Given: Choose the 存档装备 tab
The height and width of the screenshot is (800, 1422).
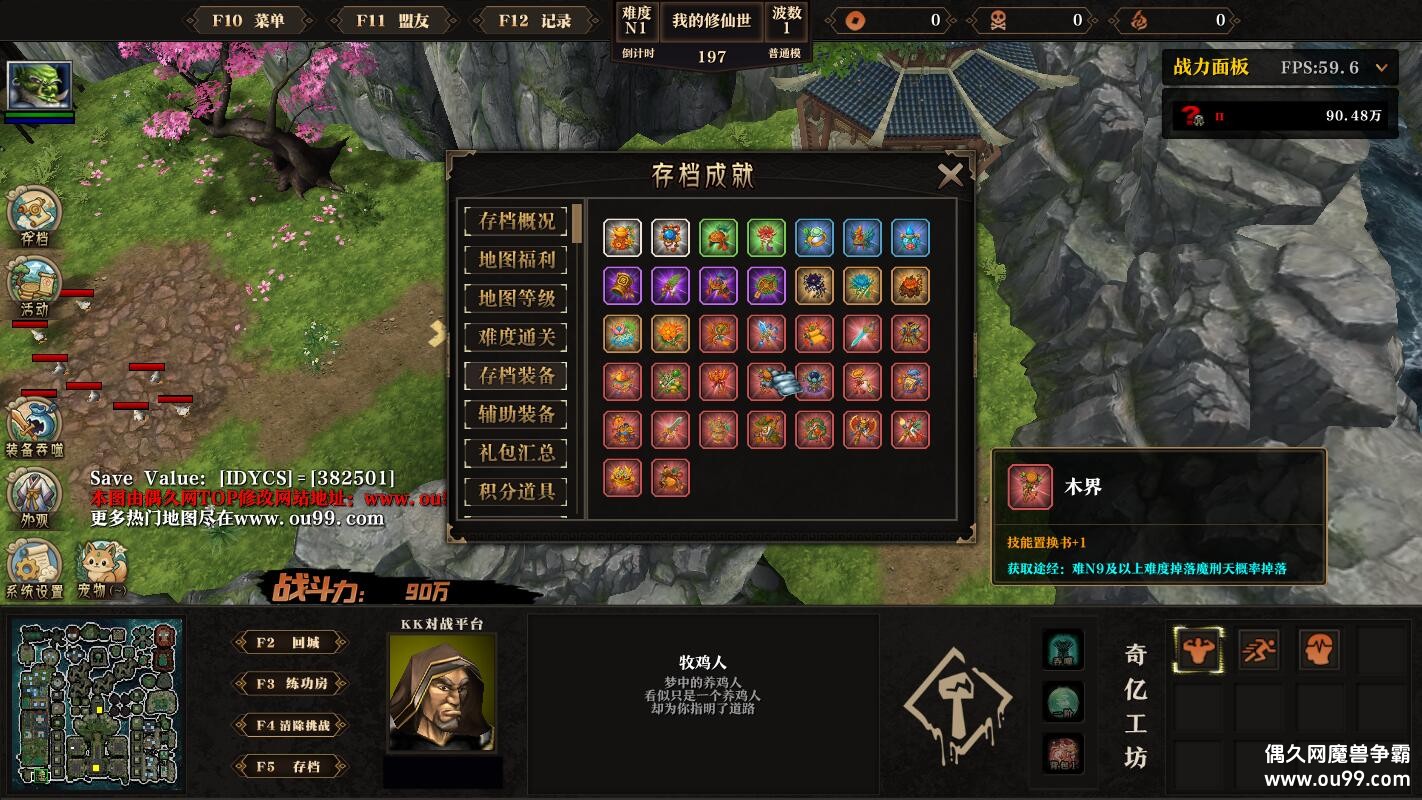Looking at the screenshot, I should [x=516, y=376].
